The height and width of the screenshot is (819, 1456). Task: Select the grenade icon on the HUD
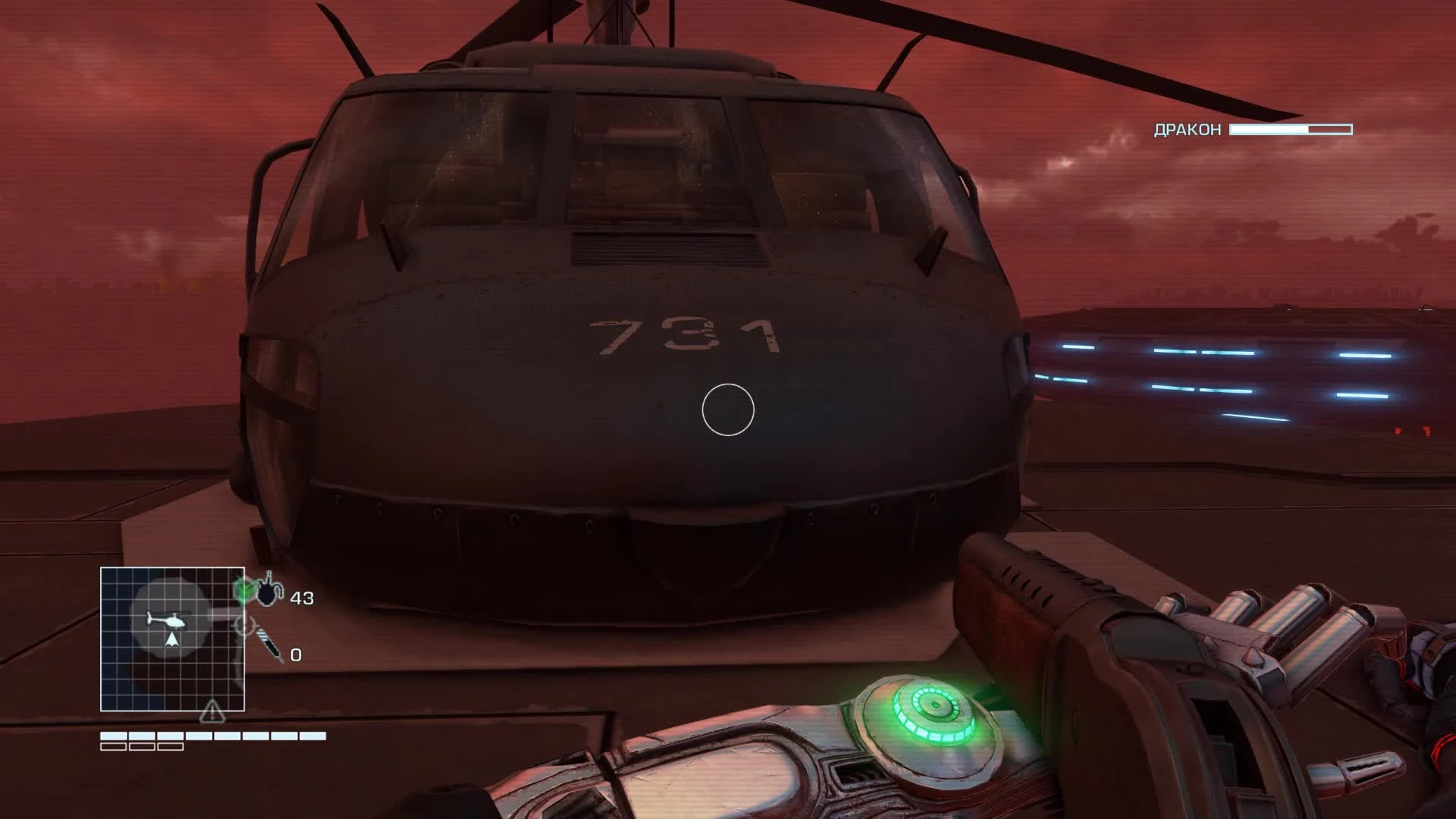point(268,591)
